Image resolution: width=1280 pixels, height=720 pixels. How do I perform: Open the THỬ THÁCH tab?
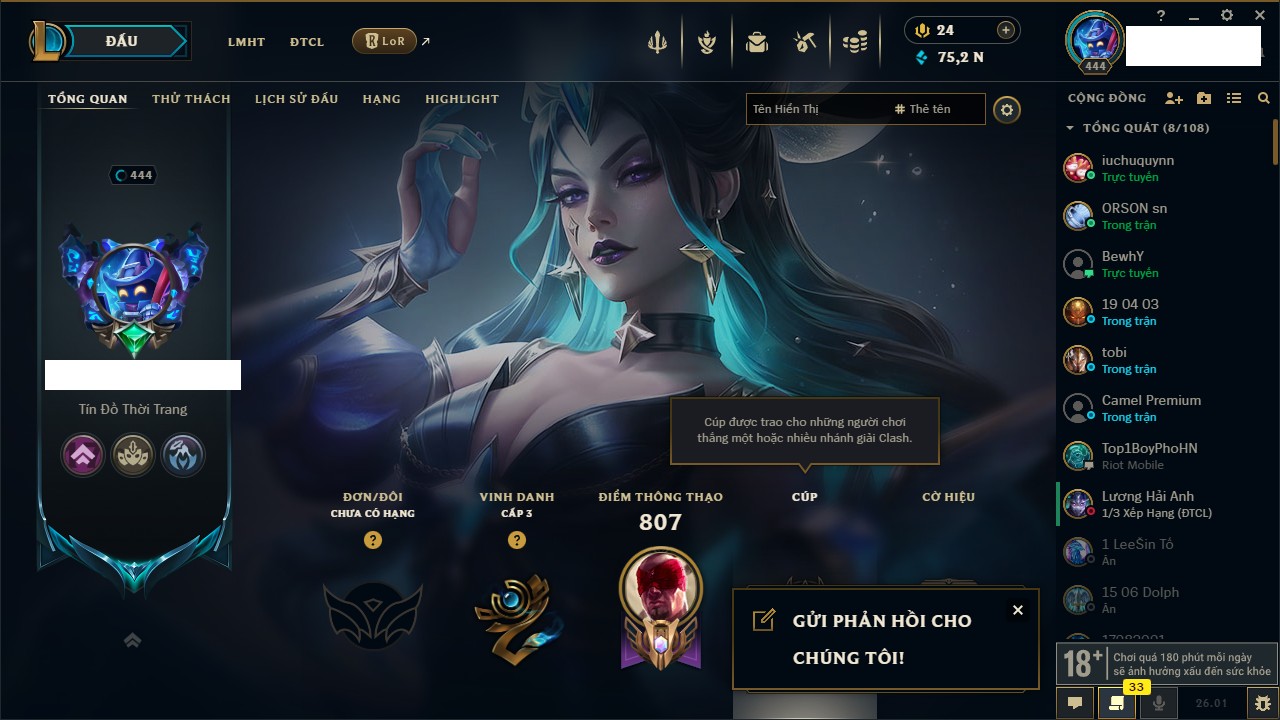point(191,99)
